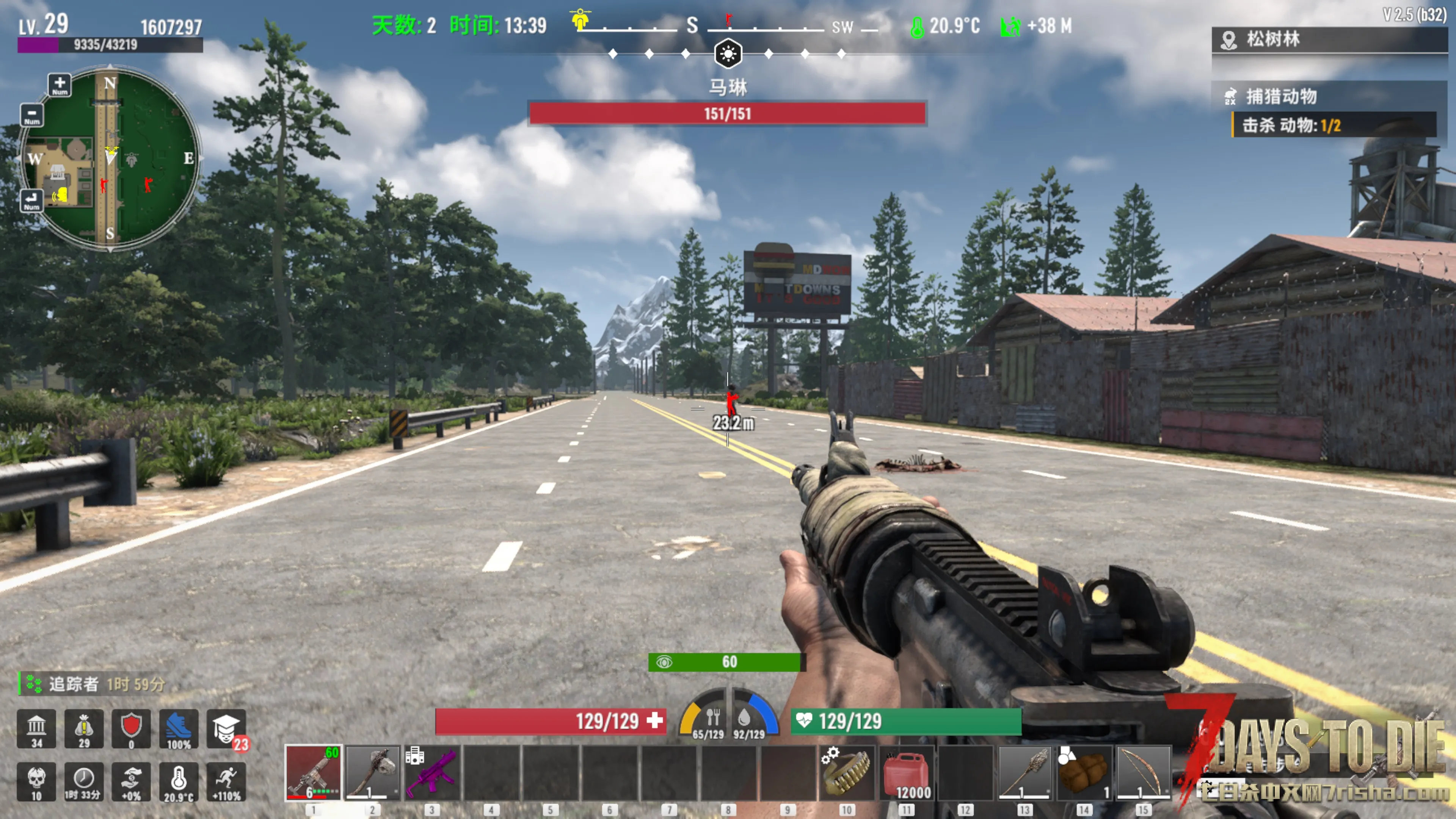Select the red shield armor icon
Image resolution: width=1456 pixels, height=819 pixels.
pos(131,728)
